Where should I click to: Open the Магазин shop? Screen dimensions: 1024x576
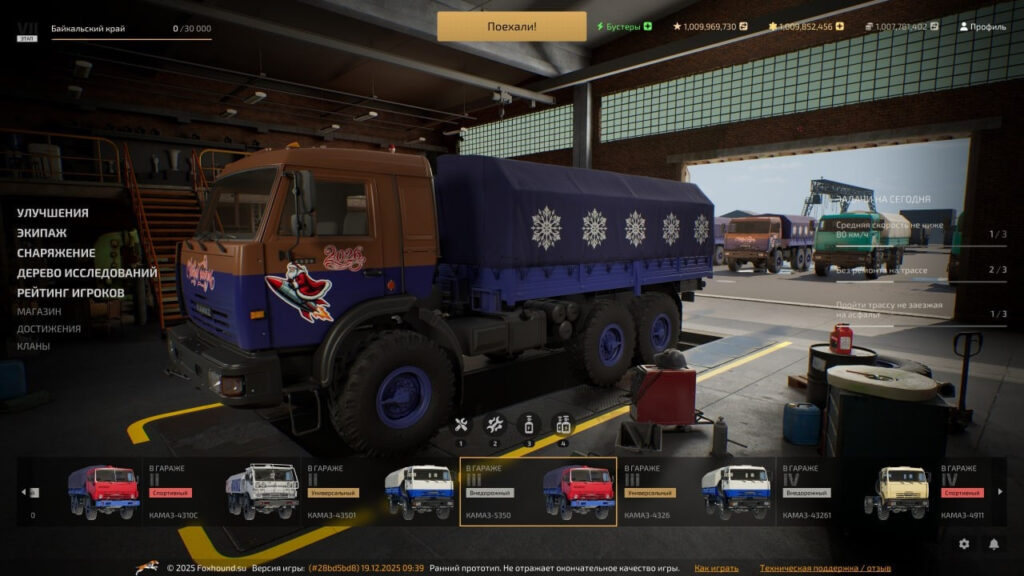tap(39, 311)
